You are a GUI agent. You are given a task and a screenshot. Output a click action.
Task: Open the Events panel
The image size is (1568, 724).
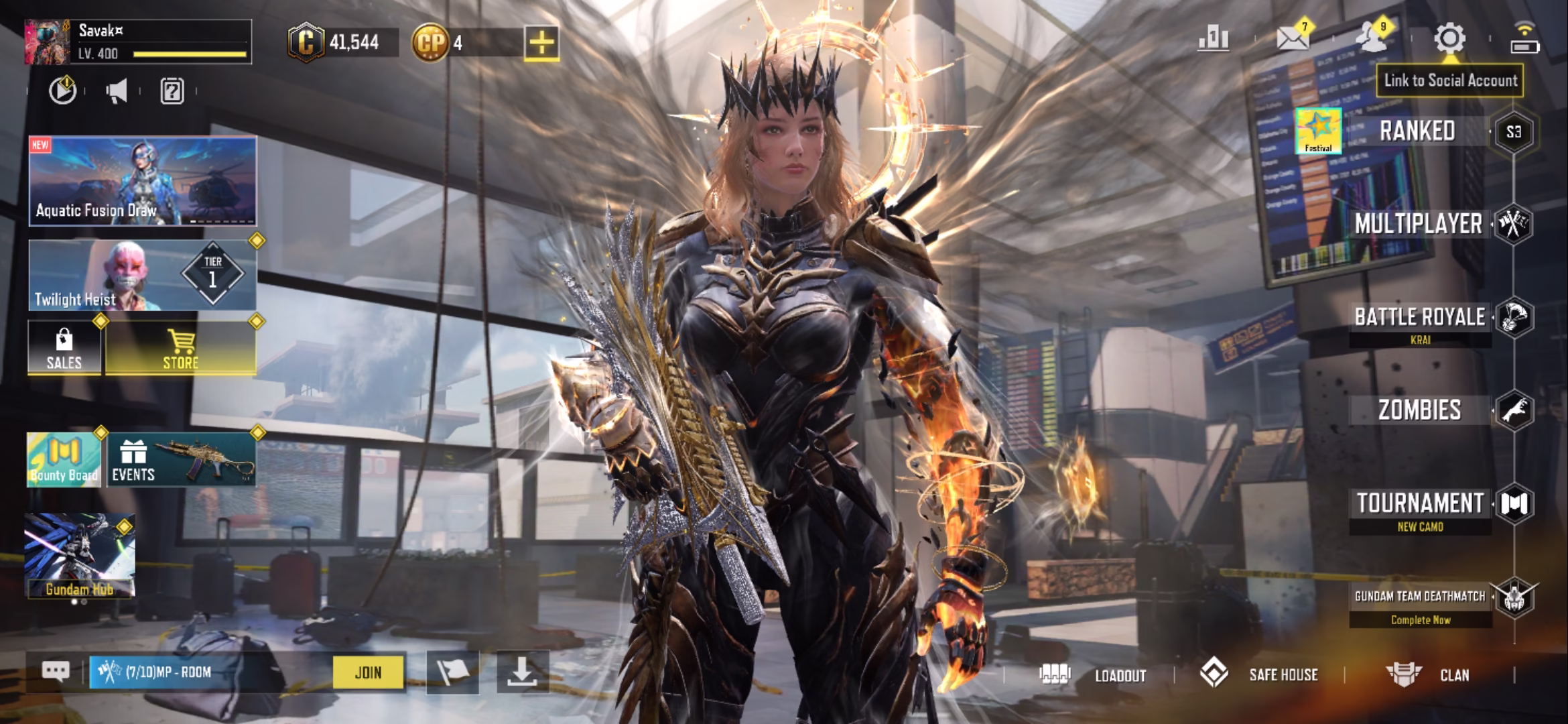pos(181,459)
